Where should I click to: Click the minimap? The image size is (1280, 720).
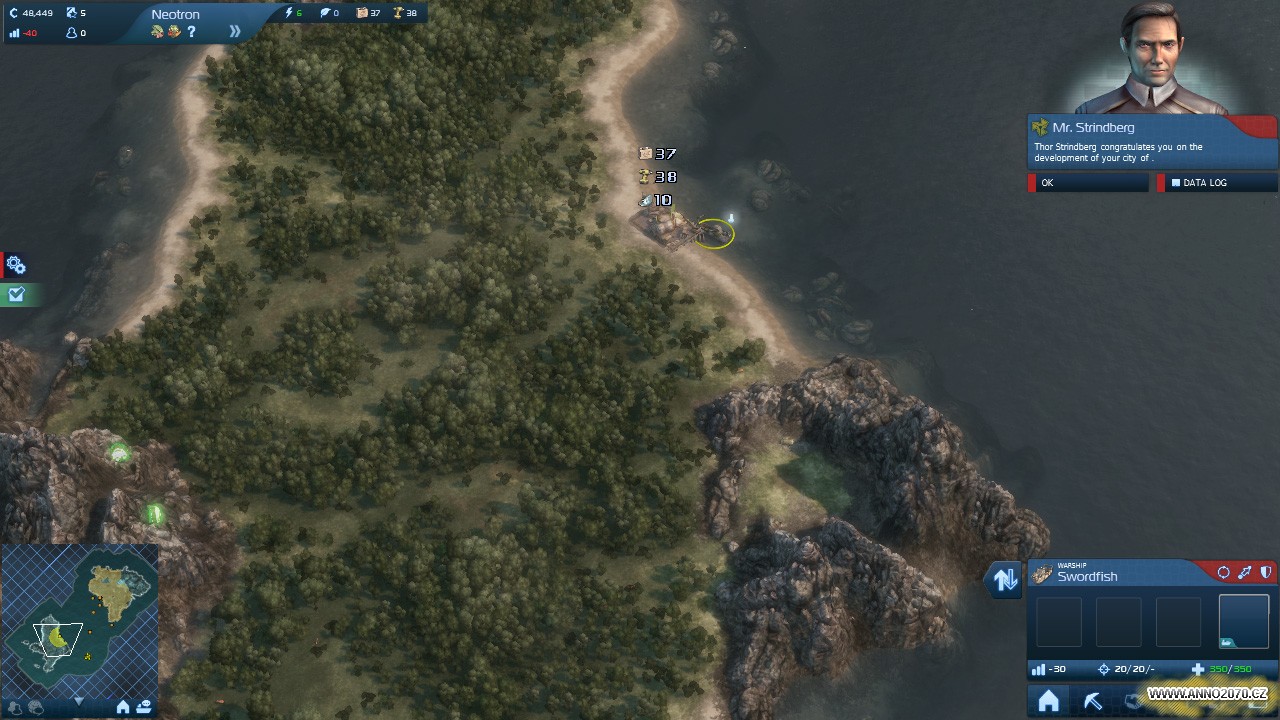[80, 620]
